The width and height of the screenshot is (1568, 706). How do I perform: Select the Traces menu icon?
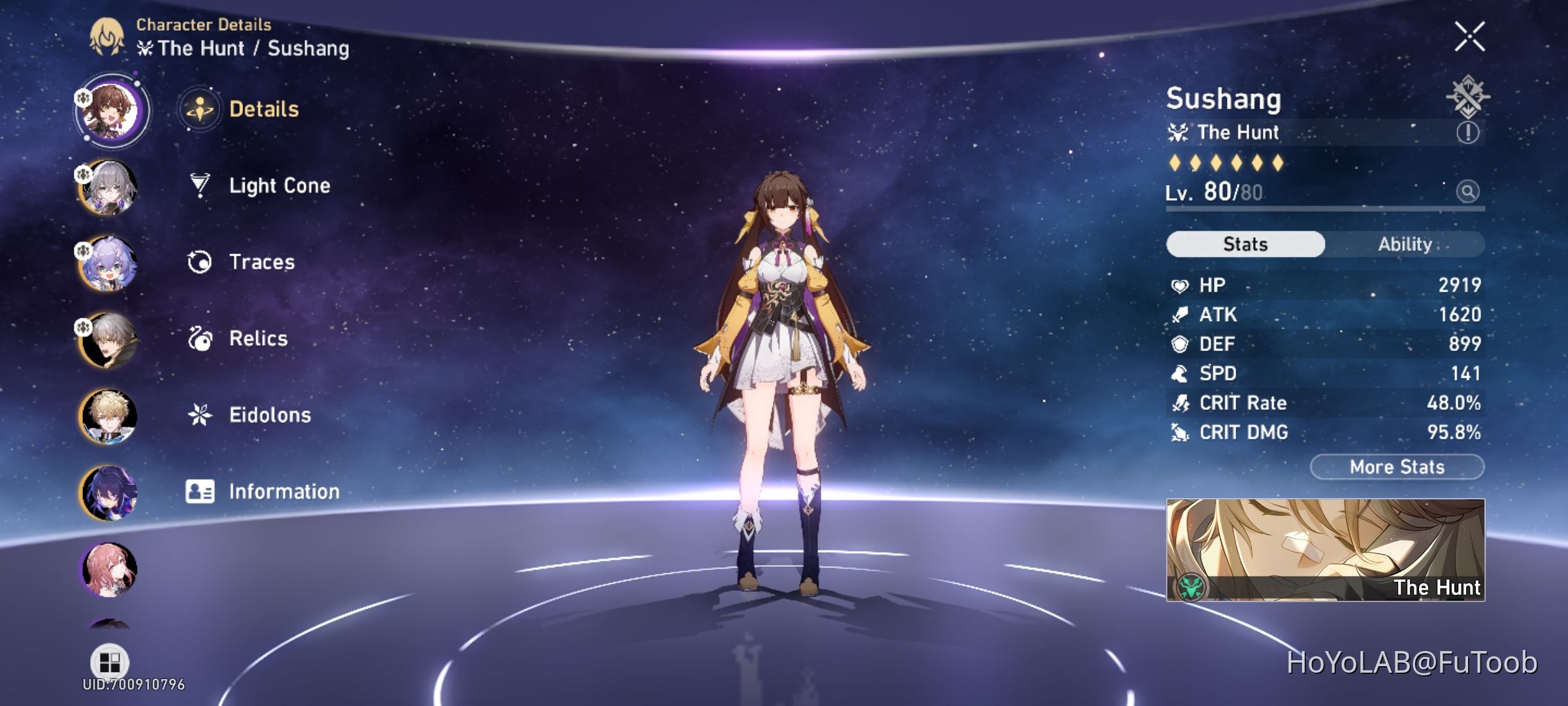point(199,262)
